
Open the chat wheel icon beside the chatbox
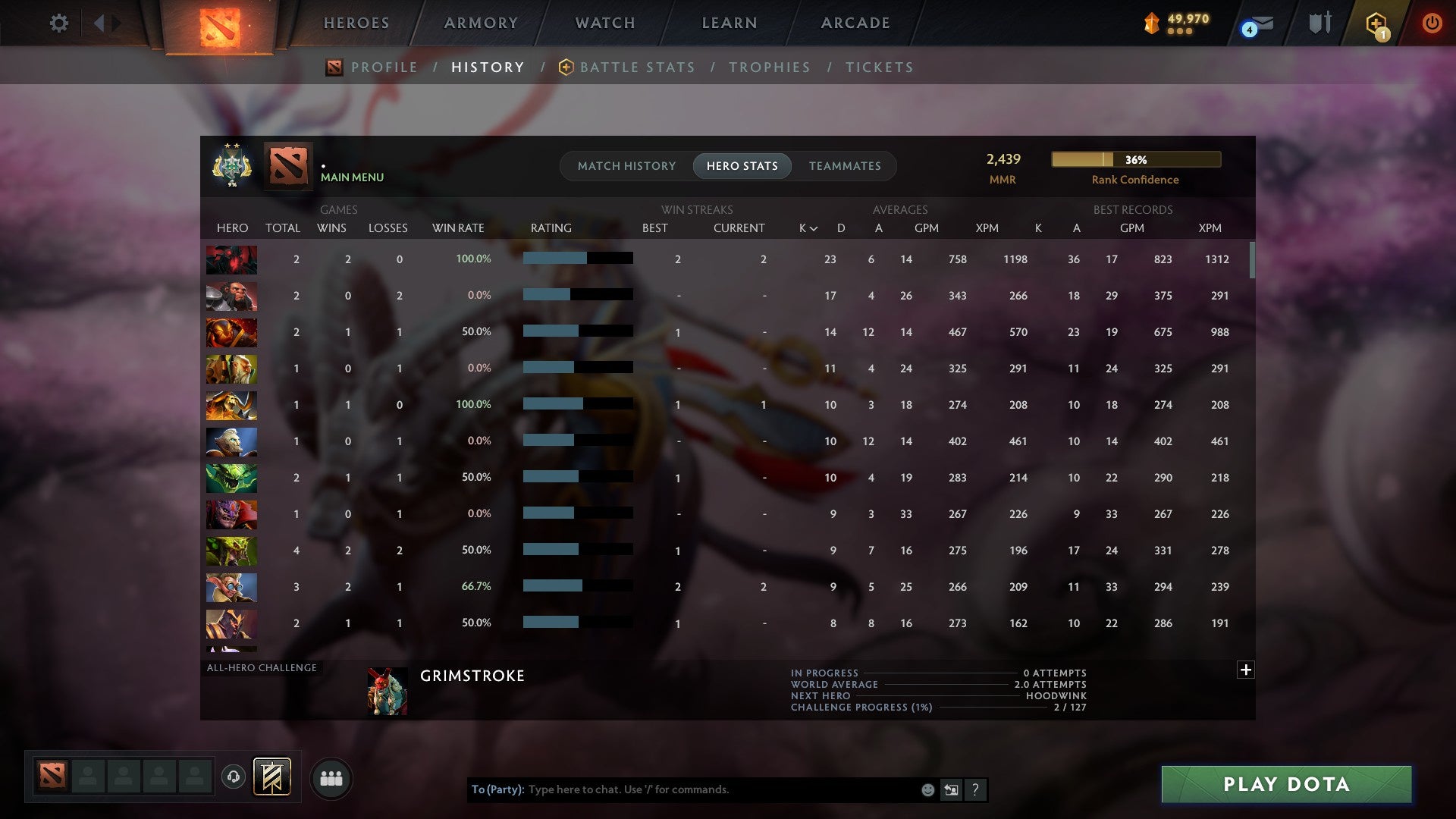click(952, 789)
